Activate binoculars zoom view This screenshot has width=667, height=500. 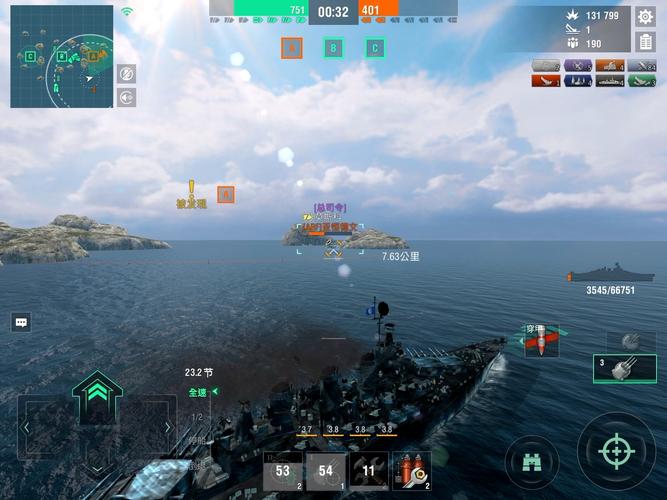(531, 461)
